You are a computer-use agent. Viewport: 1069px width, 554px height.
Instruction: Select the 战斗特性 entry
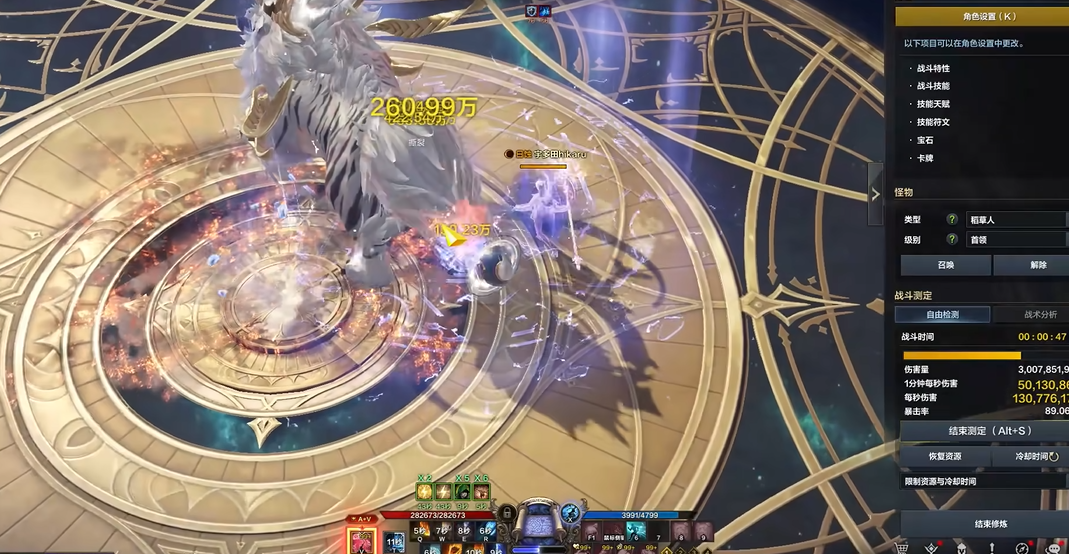coord(933,68)
